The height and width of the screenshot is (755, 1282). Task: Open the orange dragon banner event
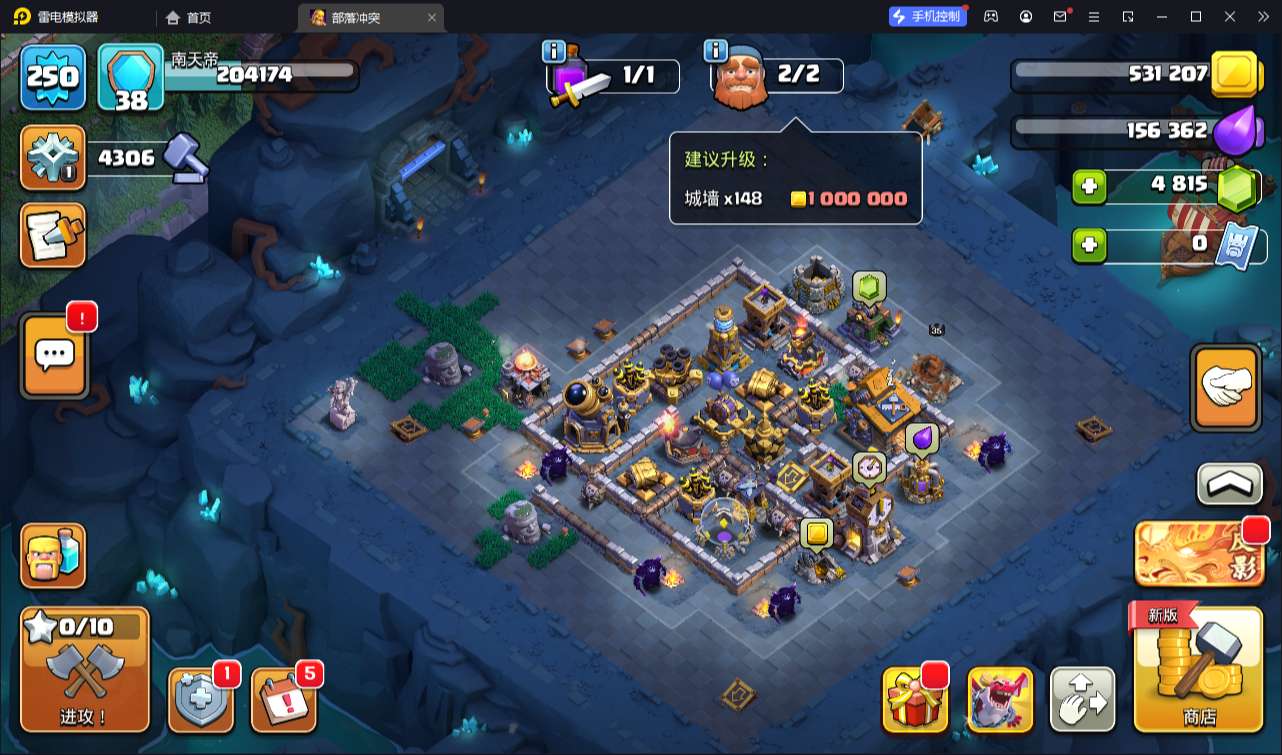coord(1200,554)
